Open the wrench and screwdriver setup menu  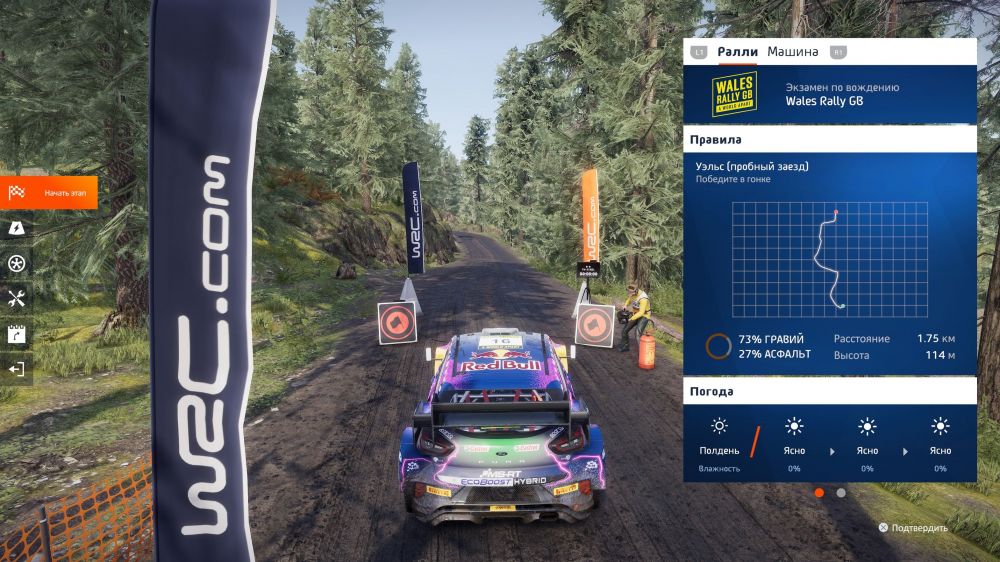pos(16,298)
